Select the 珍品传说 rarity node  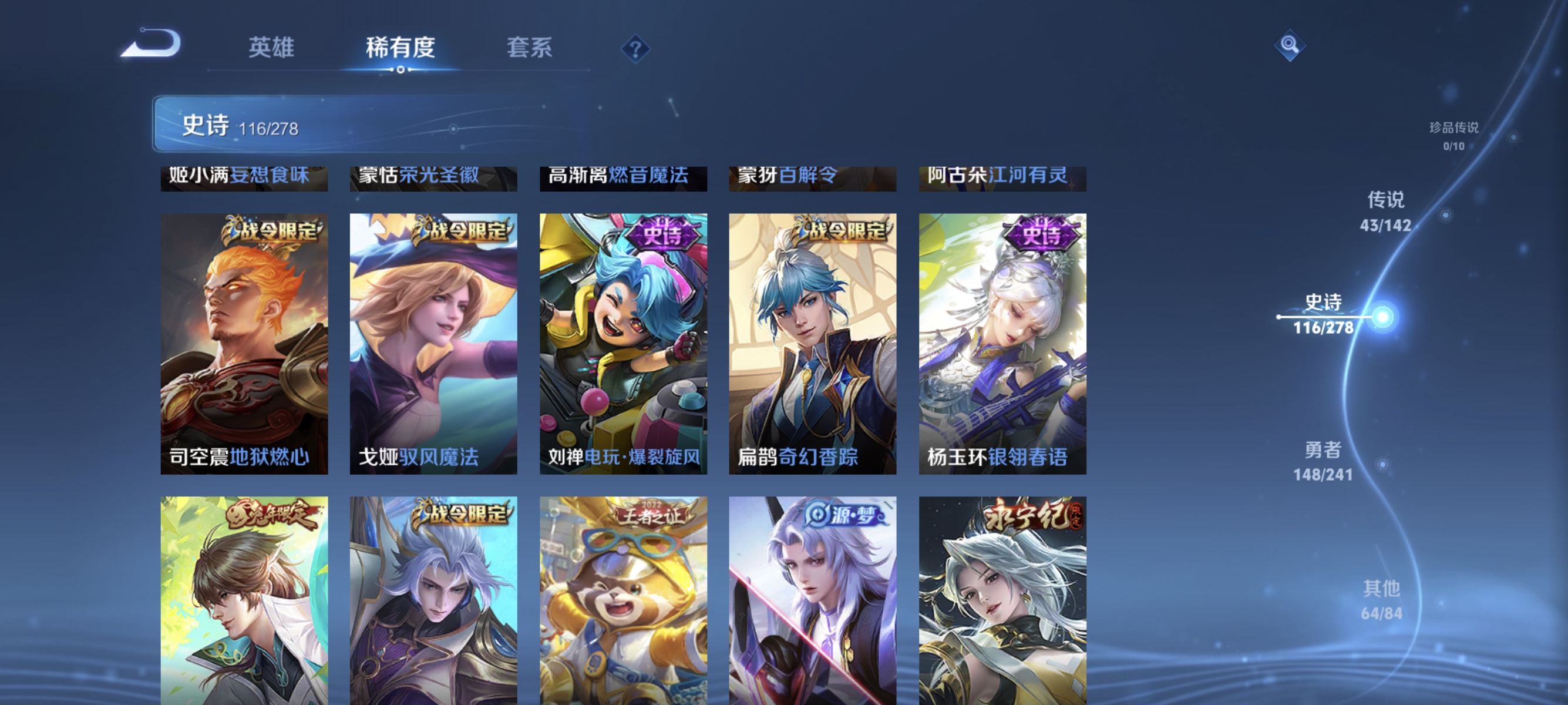coord(1453,137)
